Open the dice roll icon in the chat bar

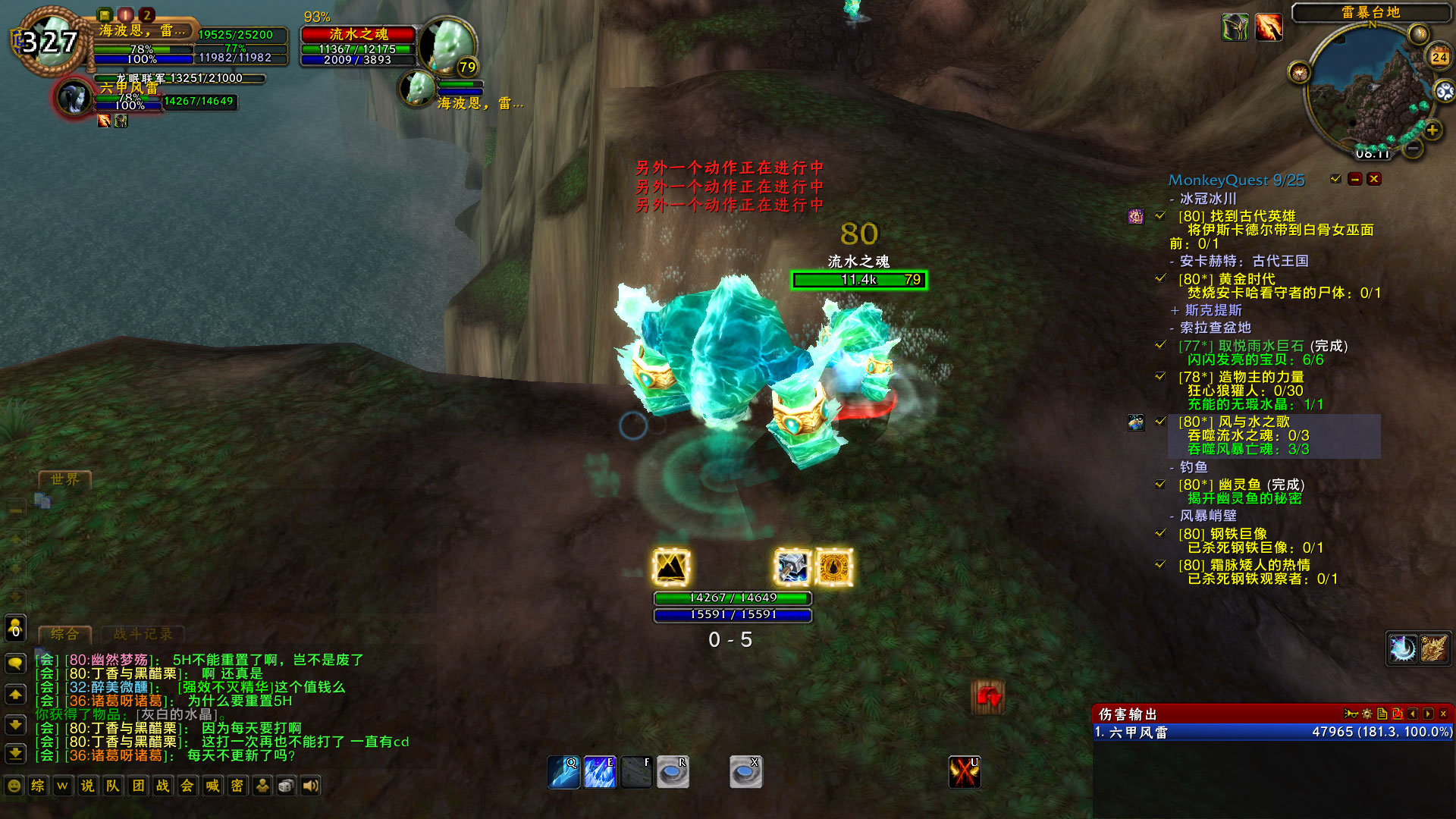[x=286, y=786]
